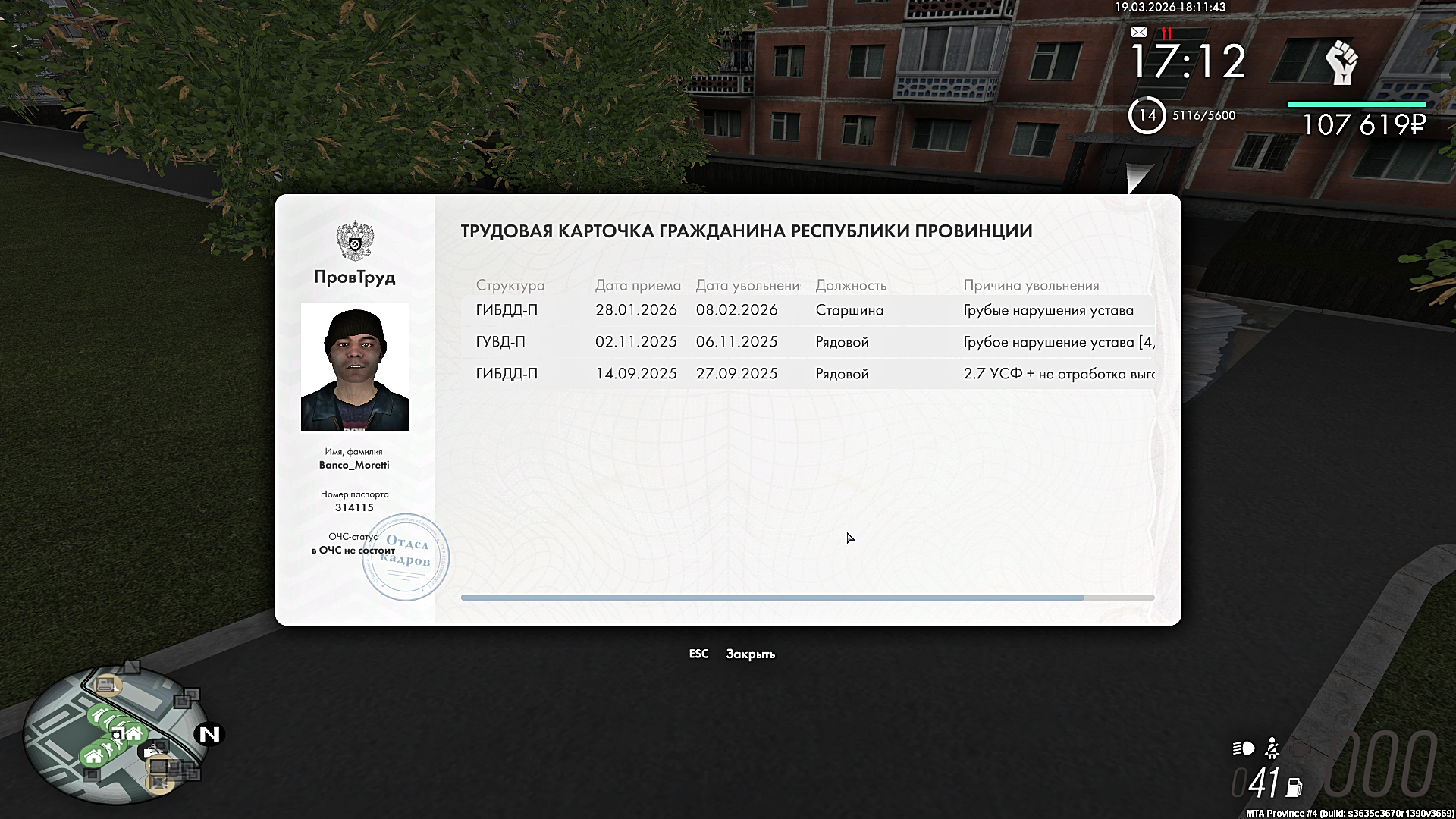Screen dimensions: 1456x819
Task: Click the Причина увольнения column header
Action: pos(1031,286)
